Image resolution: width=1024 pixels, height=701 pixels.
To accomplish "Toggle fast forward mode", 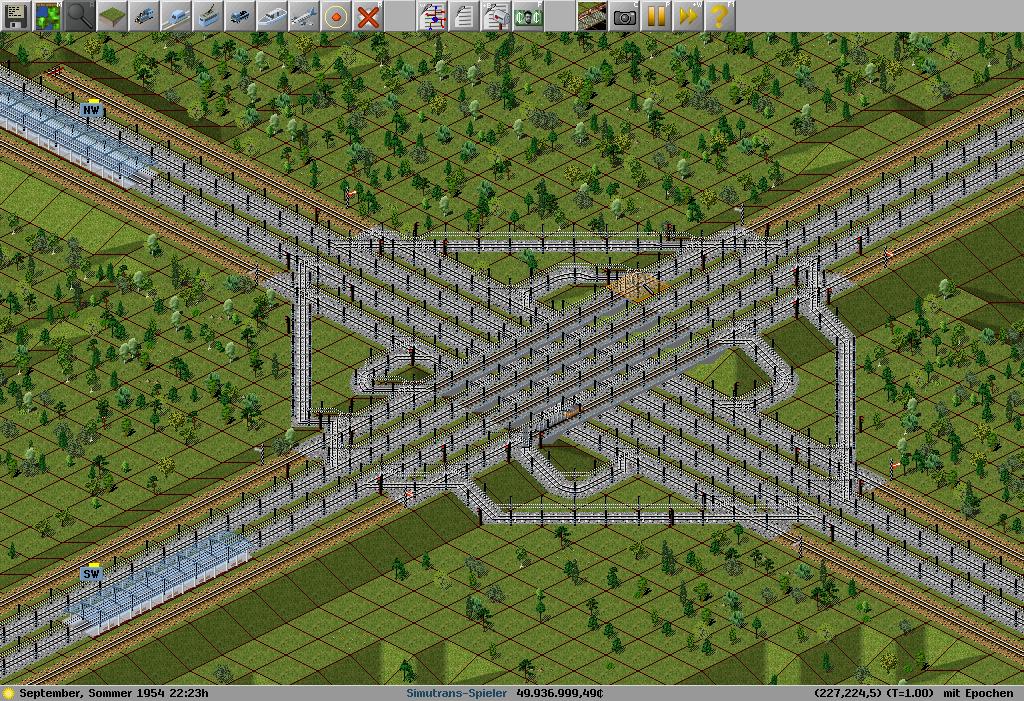I will (x=688, y=15).
